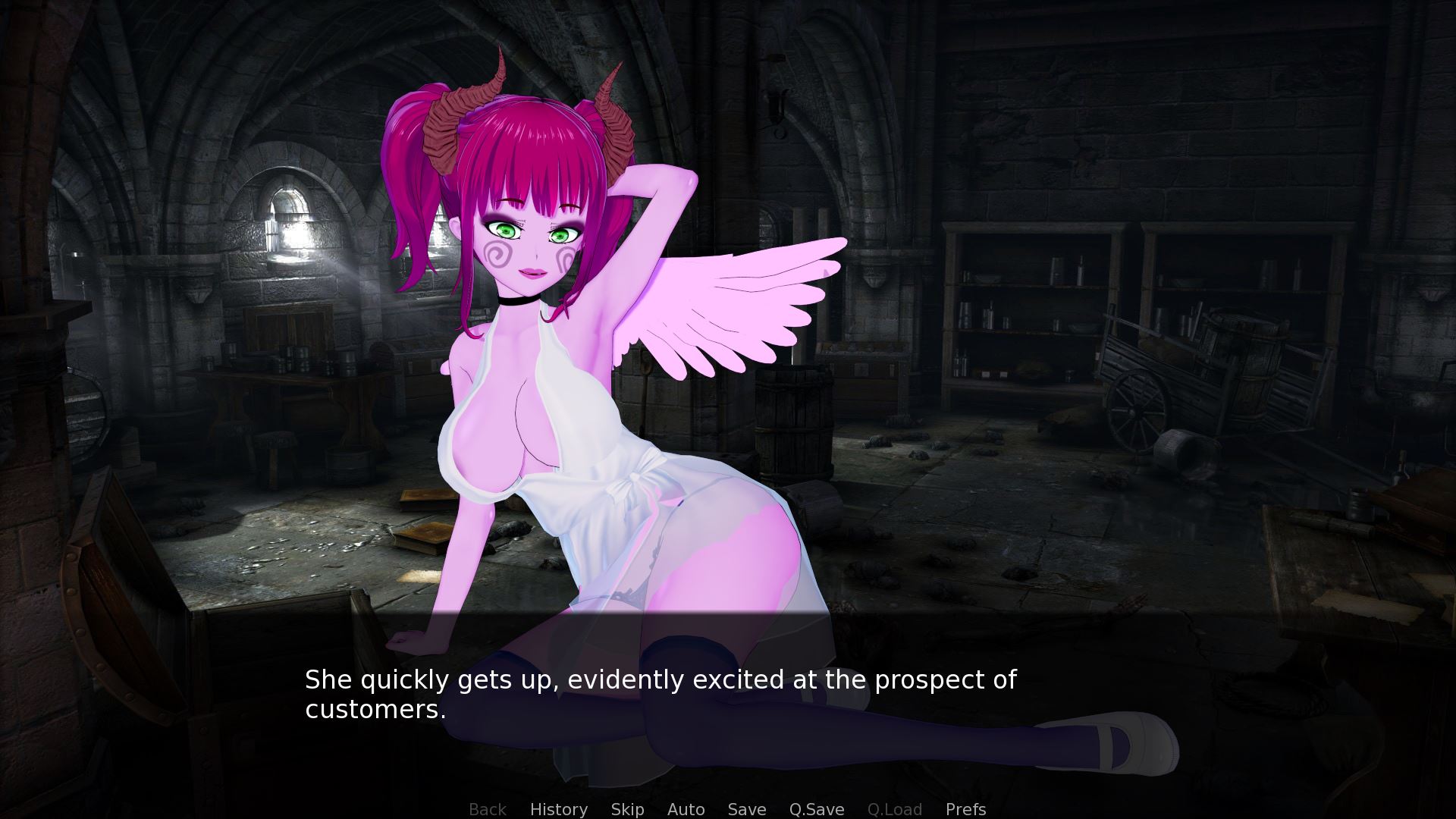Activate Skip mode
1456x819 pixels.
627,809
